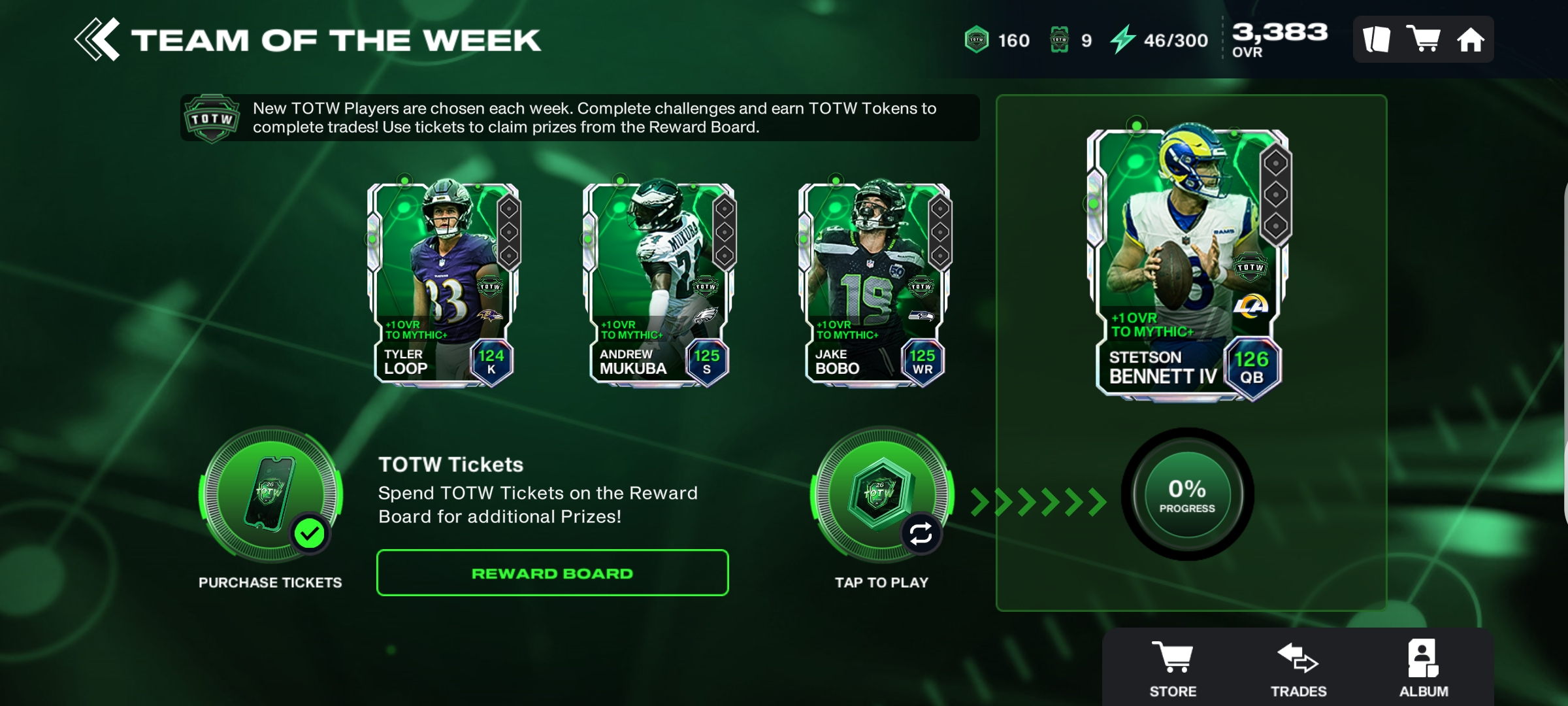Viewport: 1568px width, 706px height.
Task: Open the card packs icon in the header
Action: click(1377, 39)
